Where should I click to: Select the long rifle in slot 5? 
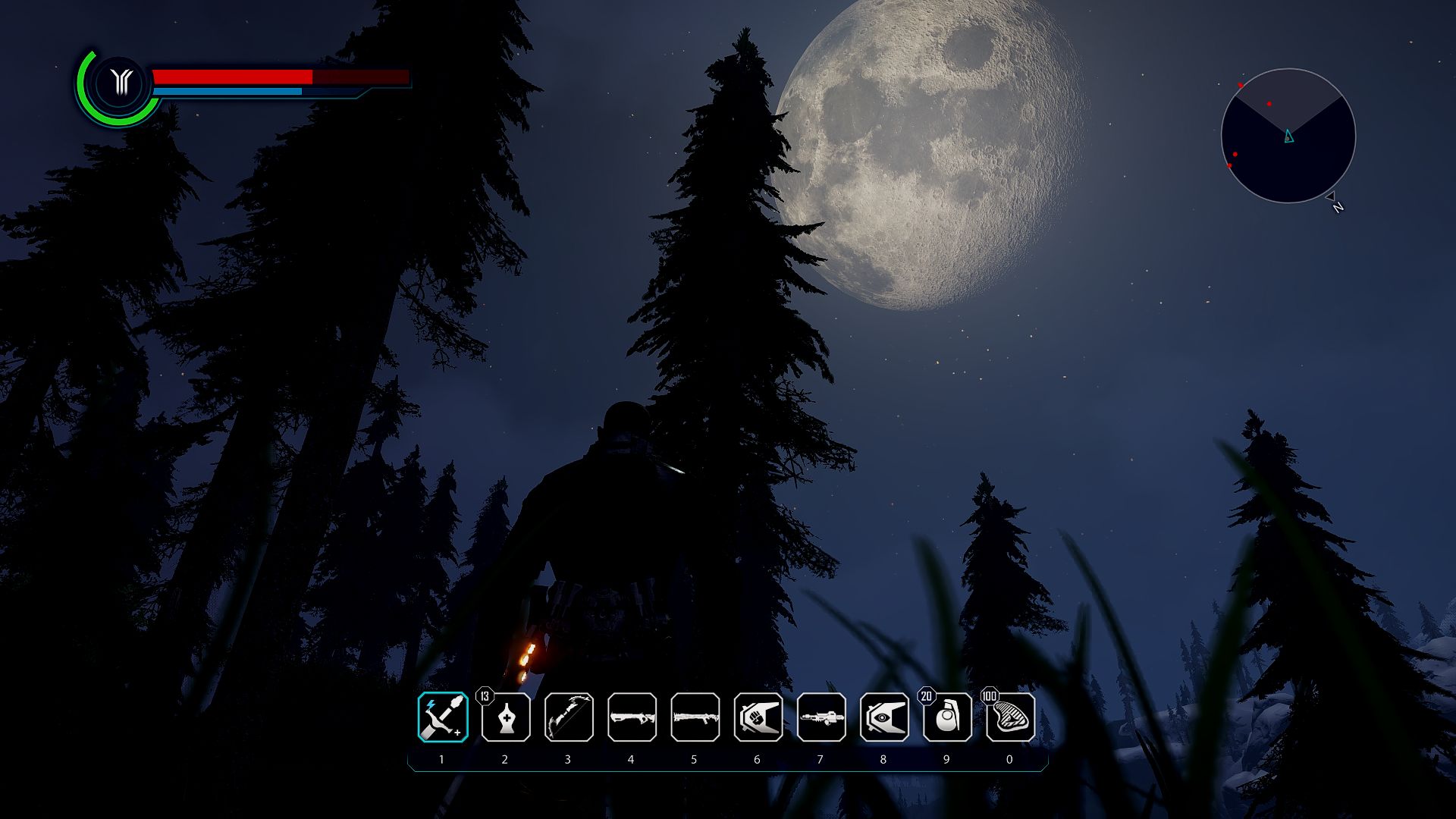(695, 717)
